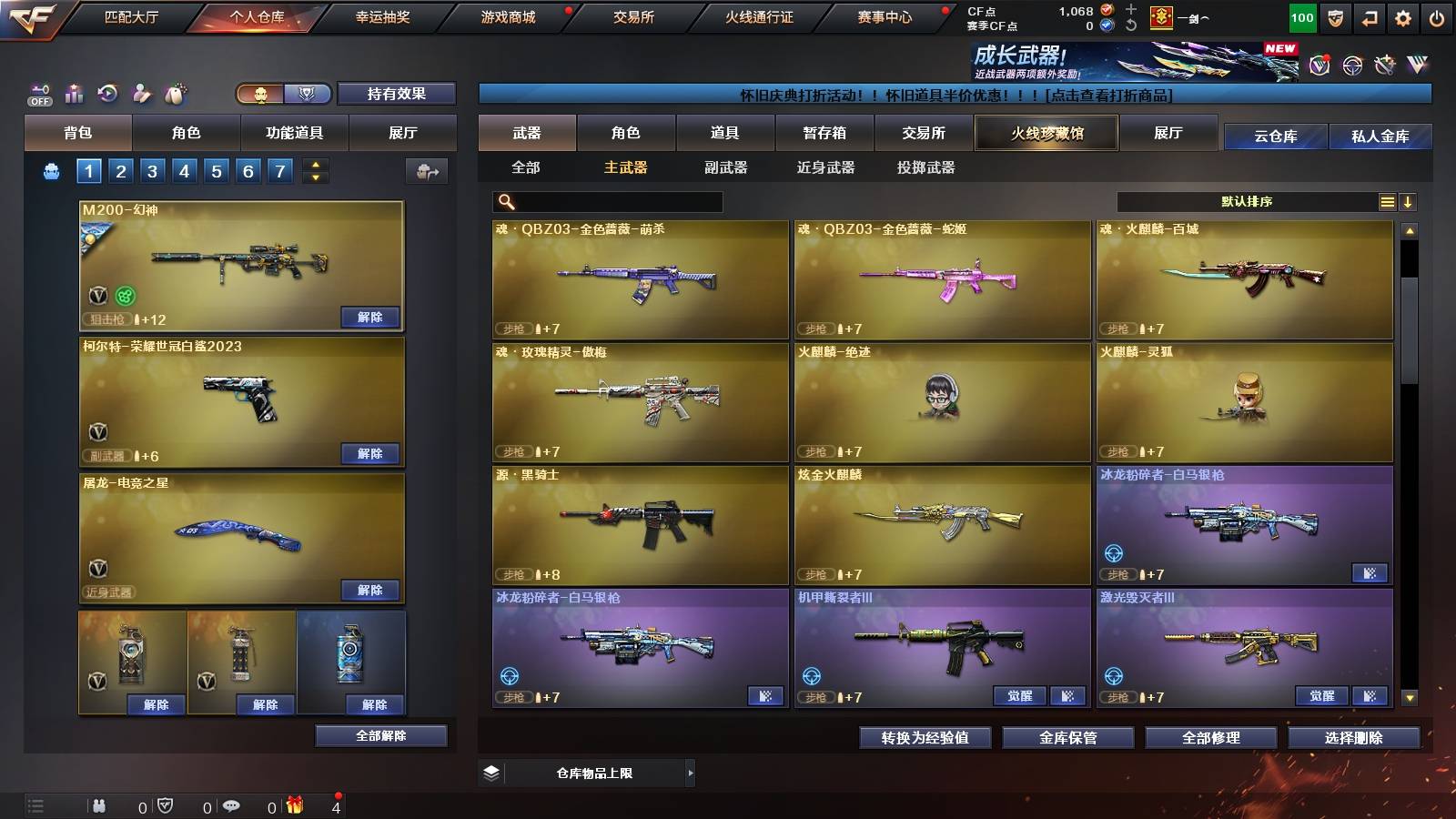1456x819 pixels.
Task: Click the crosshair icon near the growth weapon banner
Action: (1350, 66)
